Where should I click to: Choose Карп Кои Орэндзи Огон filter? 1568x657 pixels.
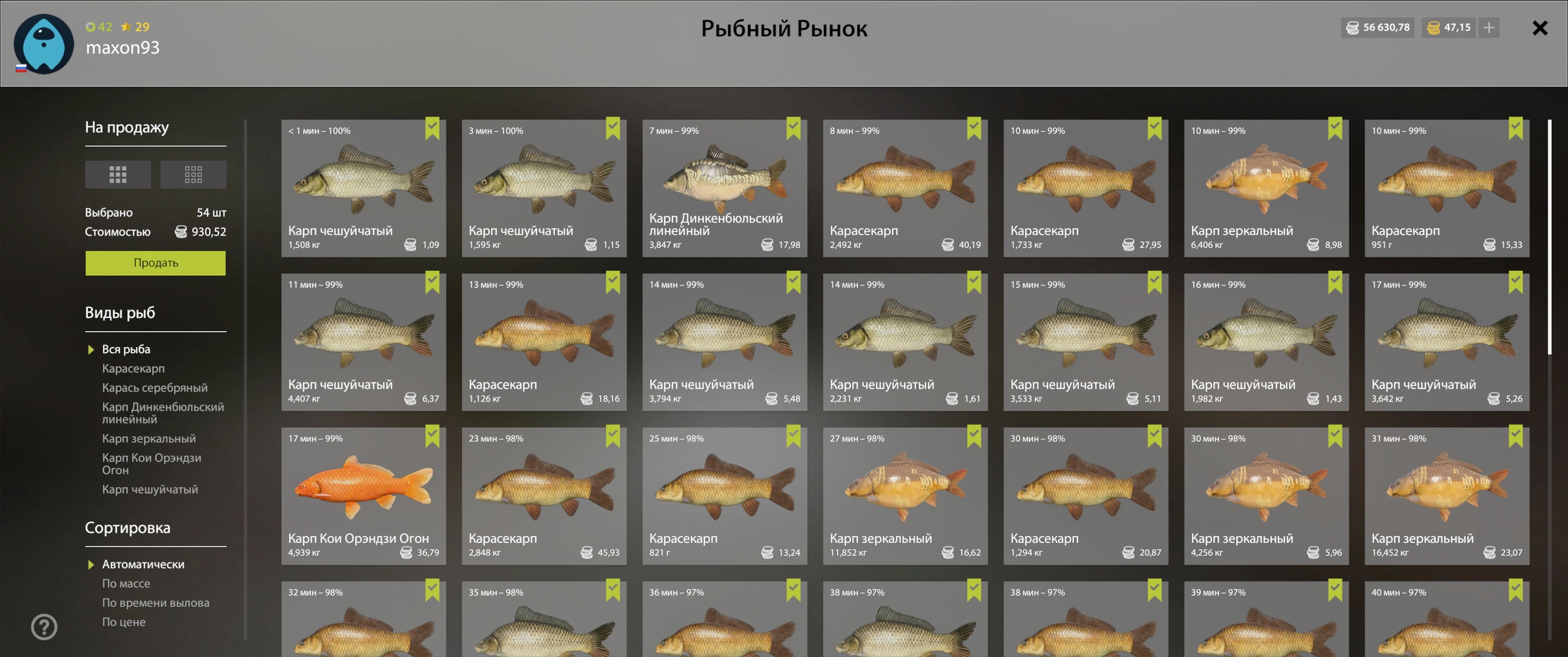151,464
